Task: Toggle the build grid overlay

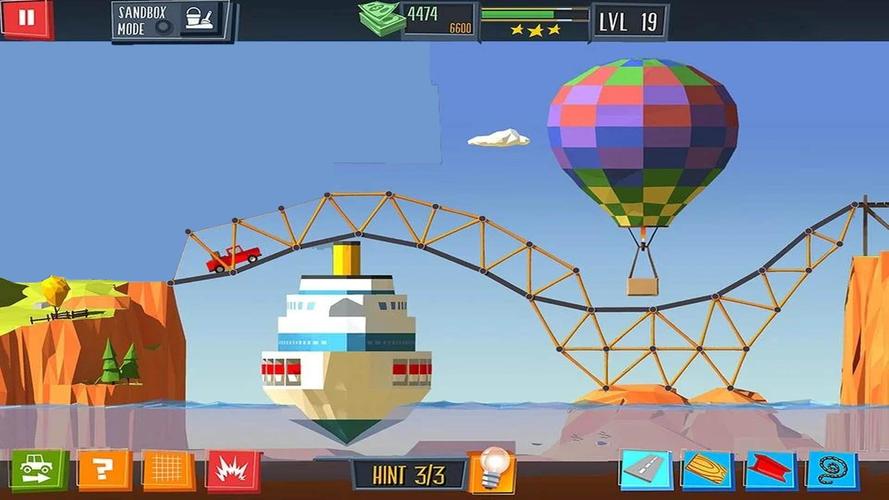Action: tap(168, 469)
